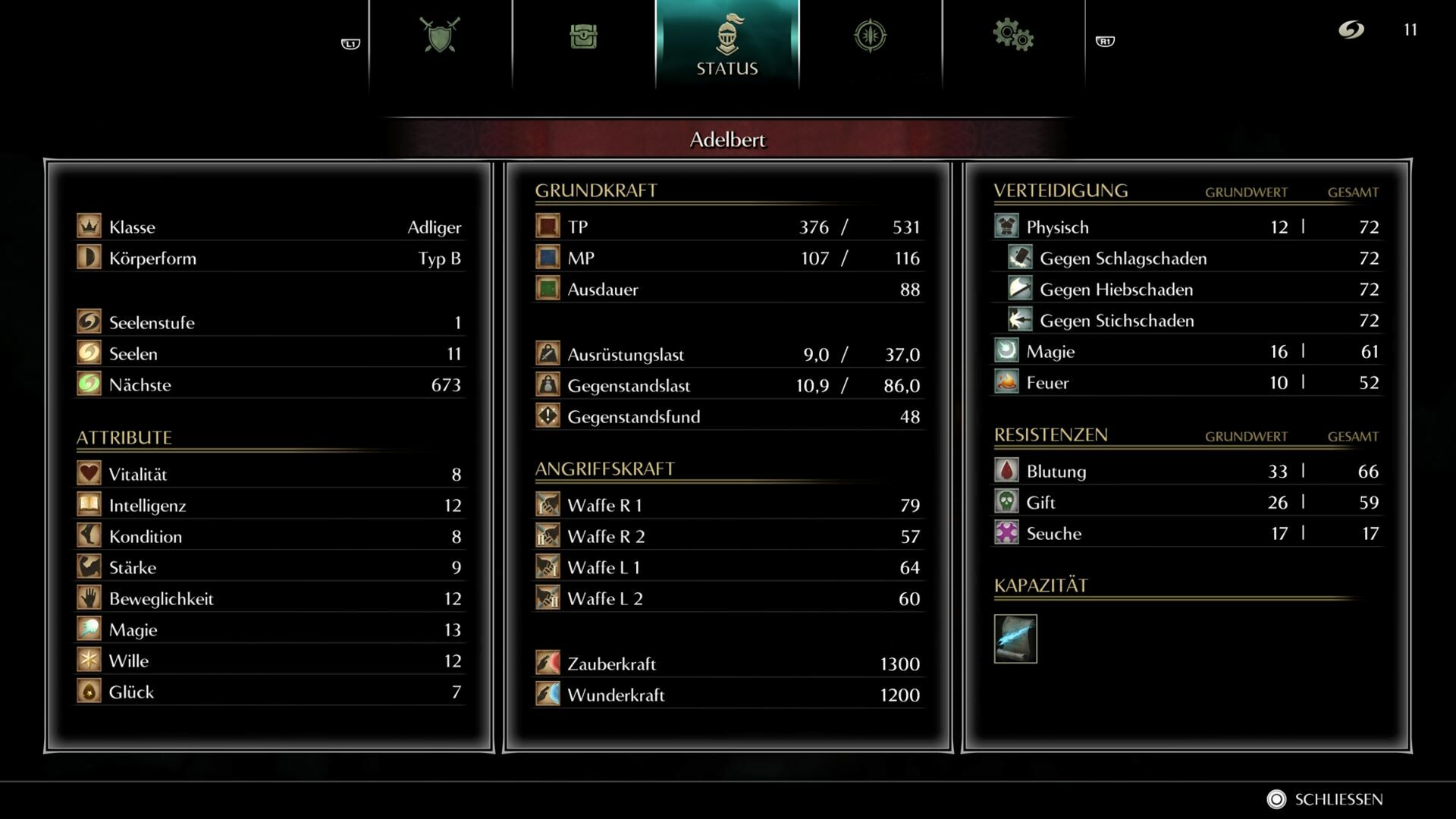Select the Glück attribute row

(269, 692)
